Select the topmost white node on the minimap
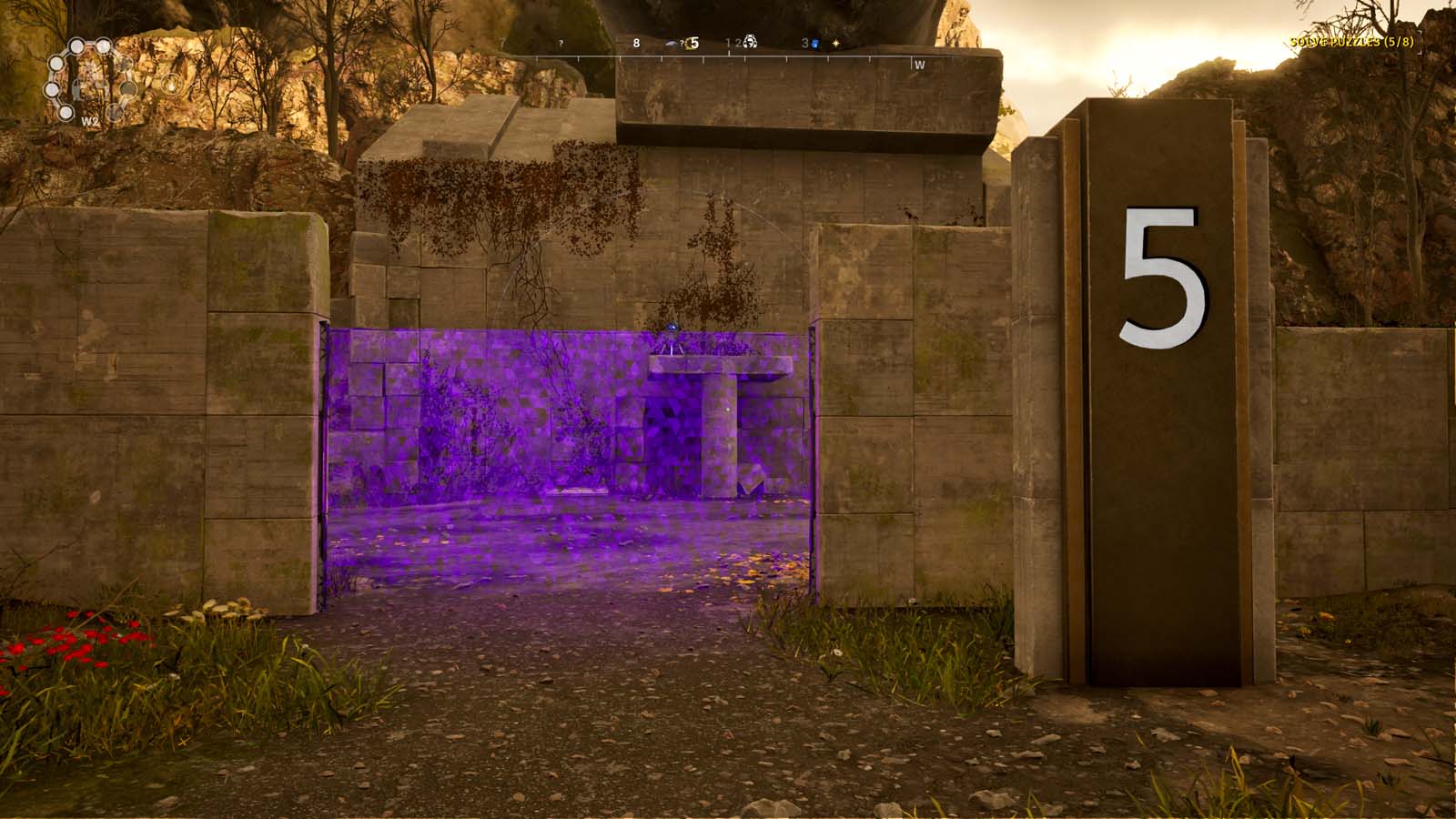This screenshot has height=819, width=1456. click(76, 47)
